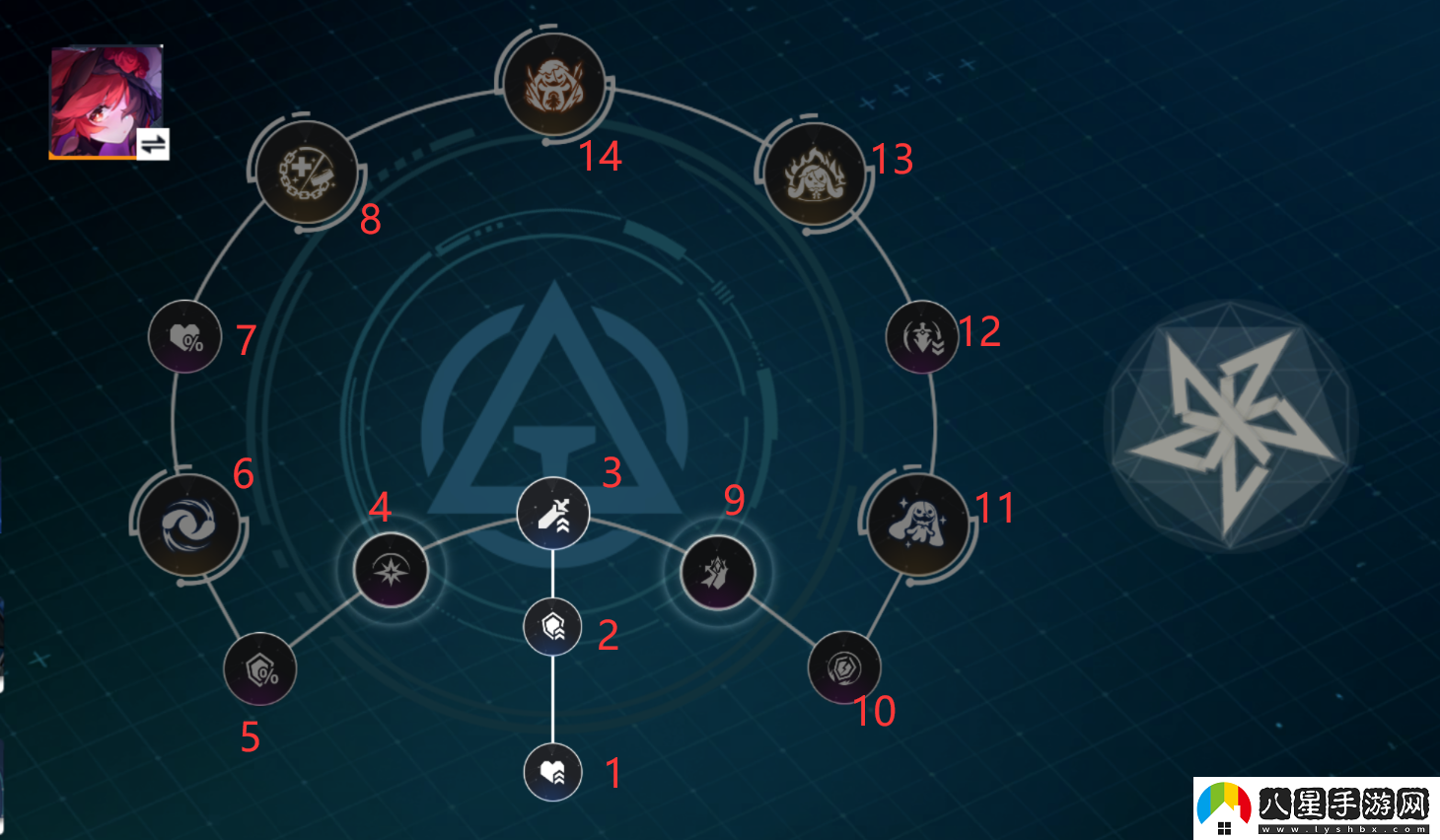Screen dimensions: 1440x840
Task: Click the large star emblem
Action: [1229, 426]
